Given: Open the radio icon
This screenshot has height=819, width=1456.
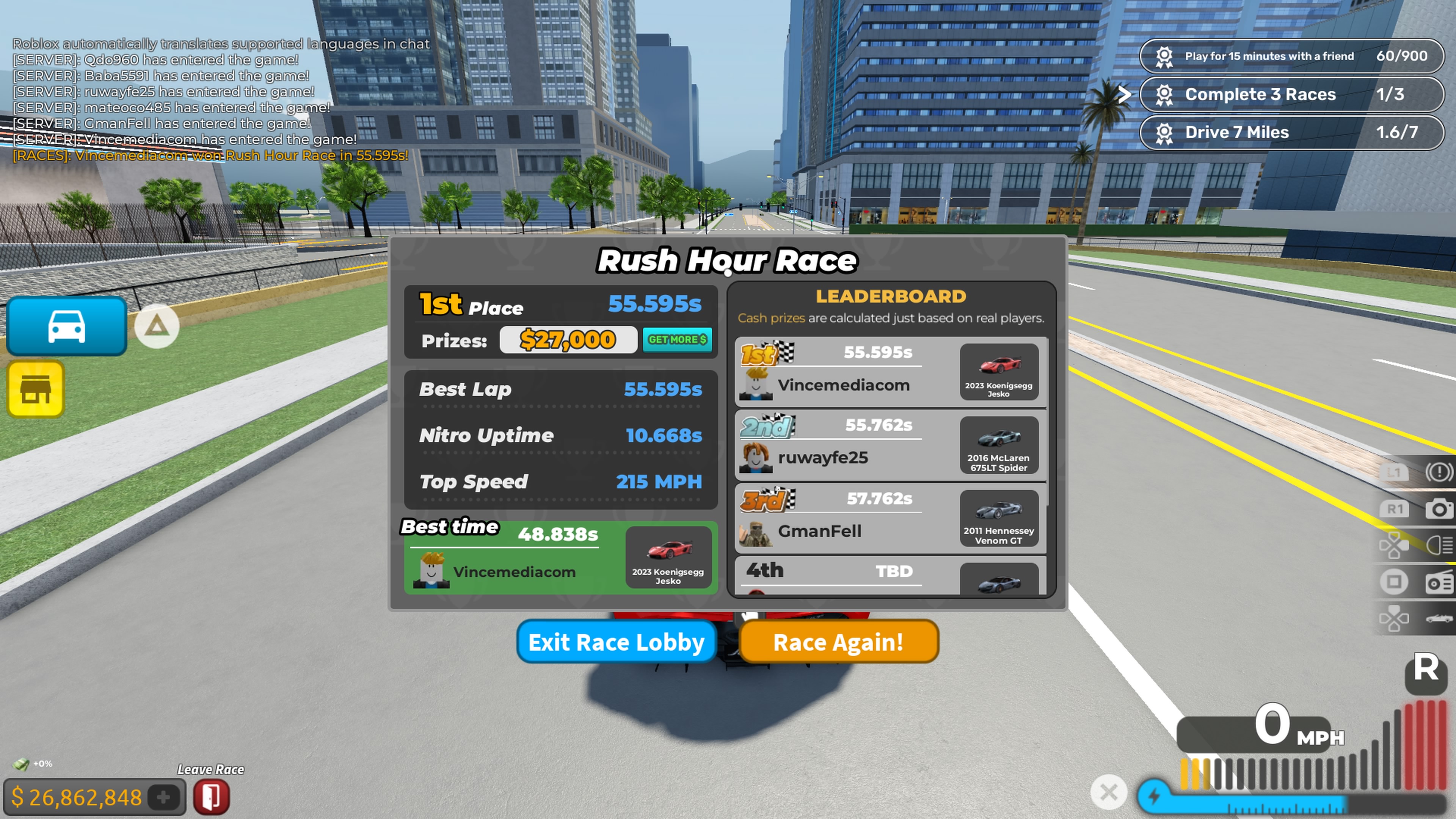Looking at the screenshot, I should point(1439,582).
